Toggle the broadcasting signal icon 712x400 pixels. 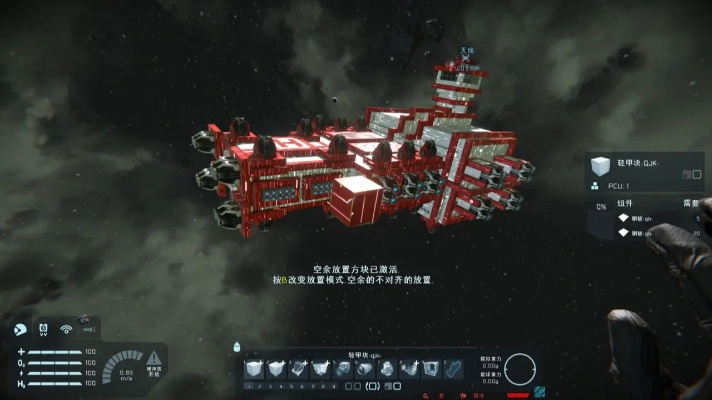click(66, 328)
